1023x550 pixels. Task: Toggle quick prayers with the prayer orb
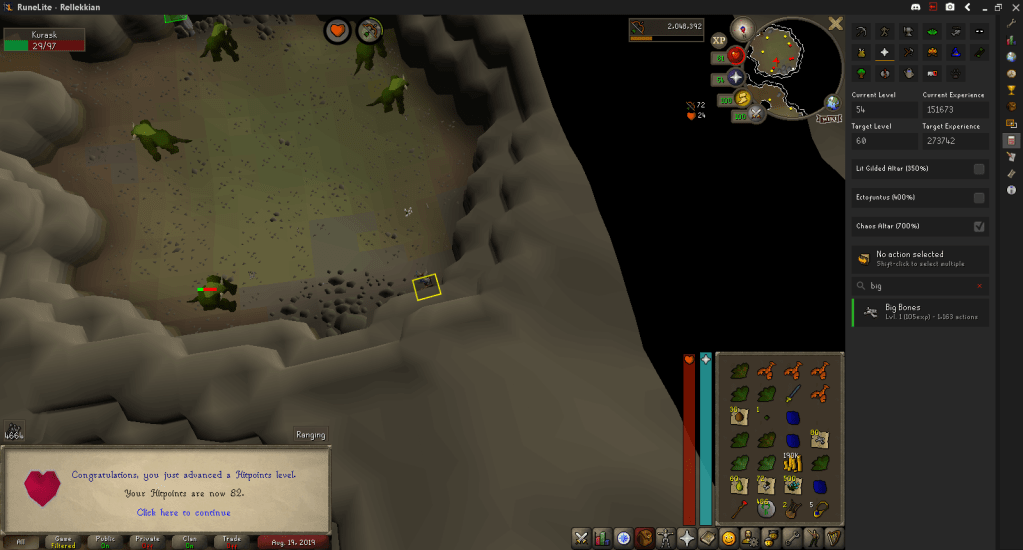pos(736,77)
